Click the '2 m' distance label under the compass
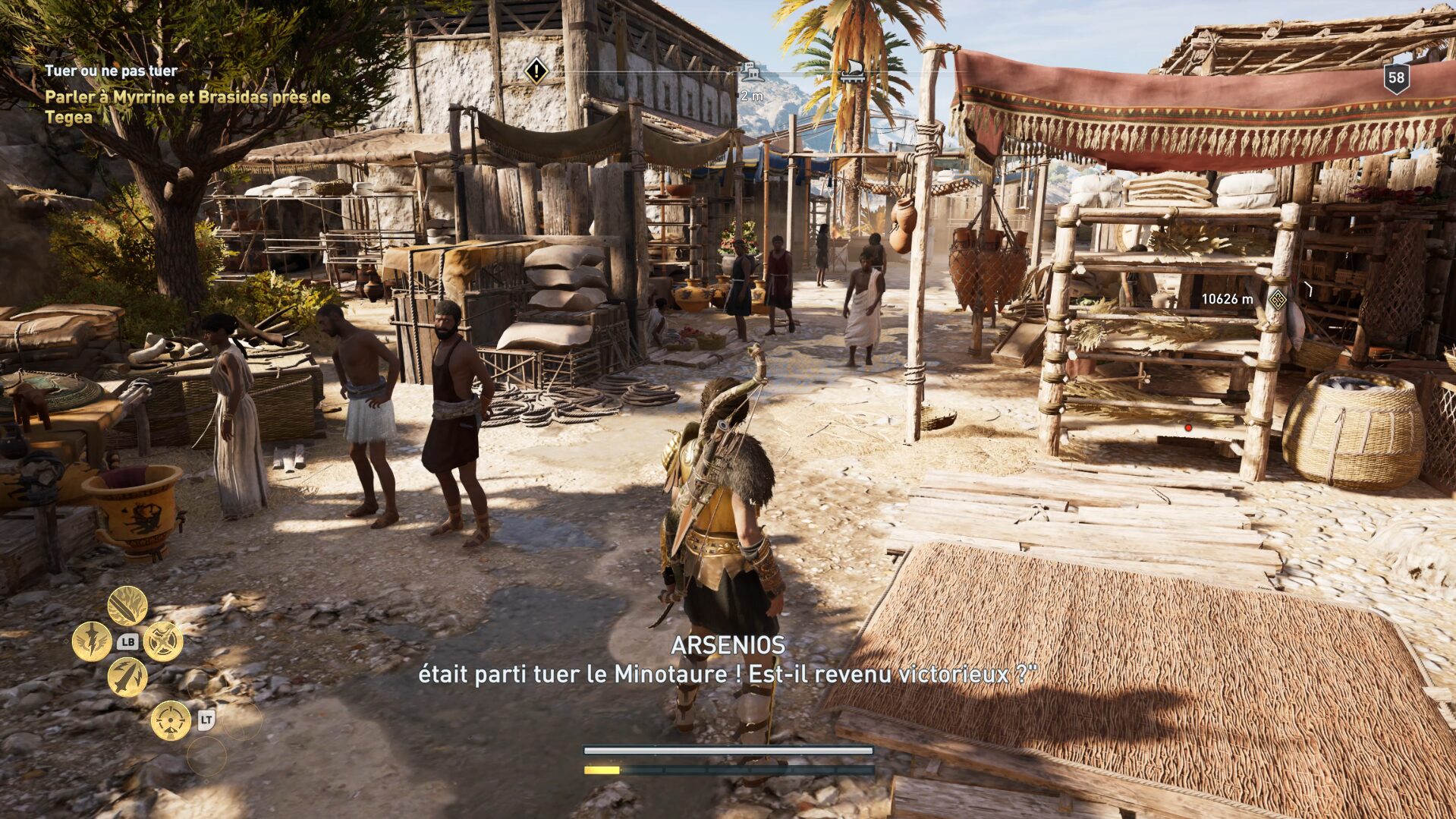This screenshot has height=819, width=1456. pyautogui.click(x=752, y=96)
